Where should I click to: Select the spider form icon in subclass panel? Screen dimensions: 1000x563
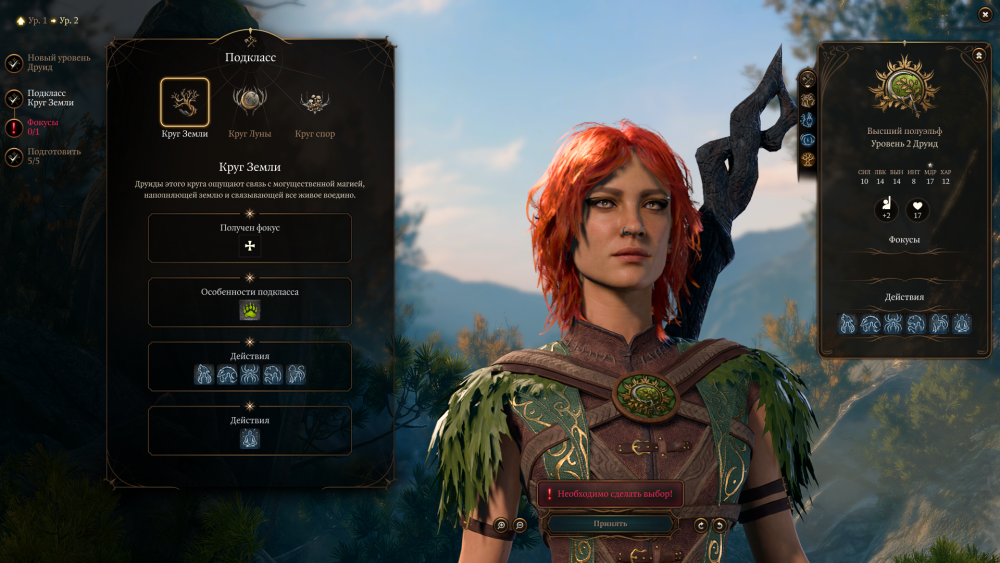[x=250, y=374]
